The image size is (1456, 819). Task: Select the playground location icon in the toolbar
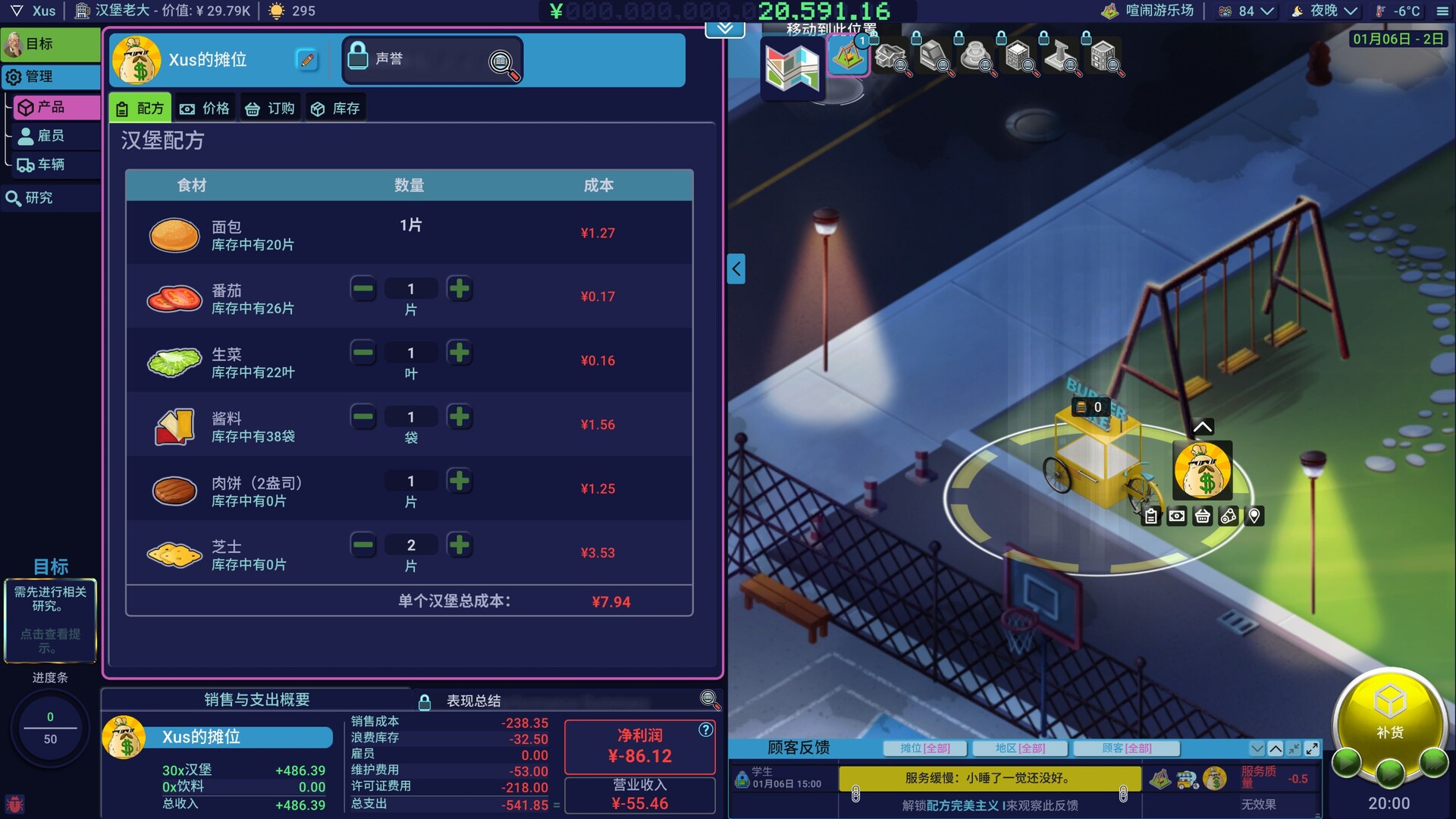848,55
